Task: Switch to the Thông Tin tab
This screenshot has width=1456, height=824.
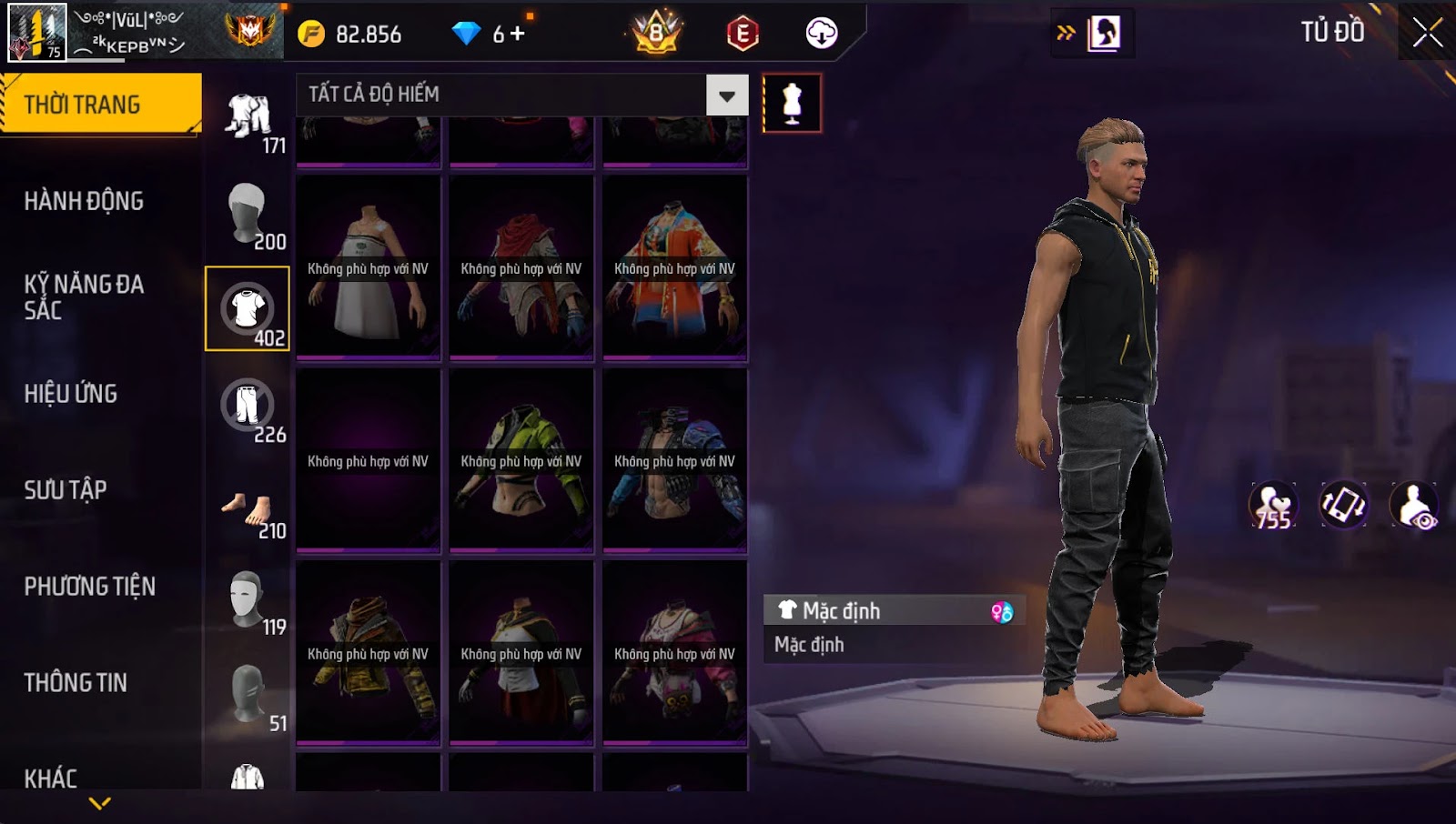Action: coord(76,683)
